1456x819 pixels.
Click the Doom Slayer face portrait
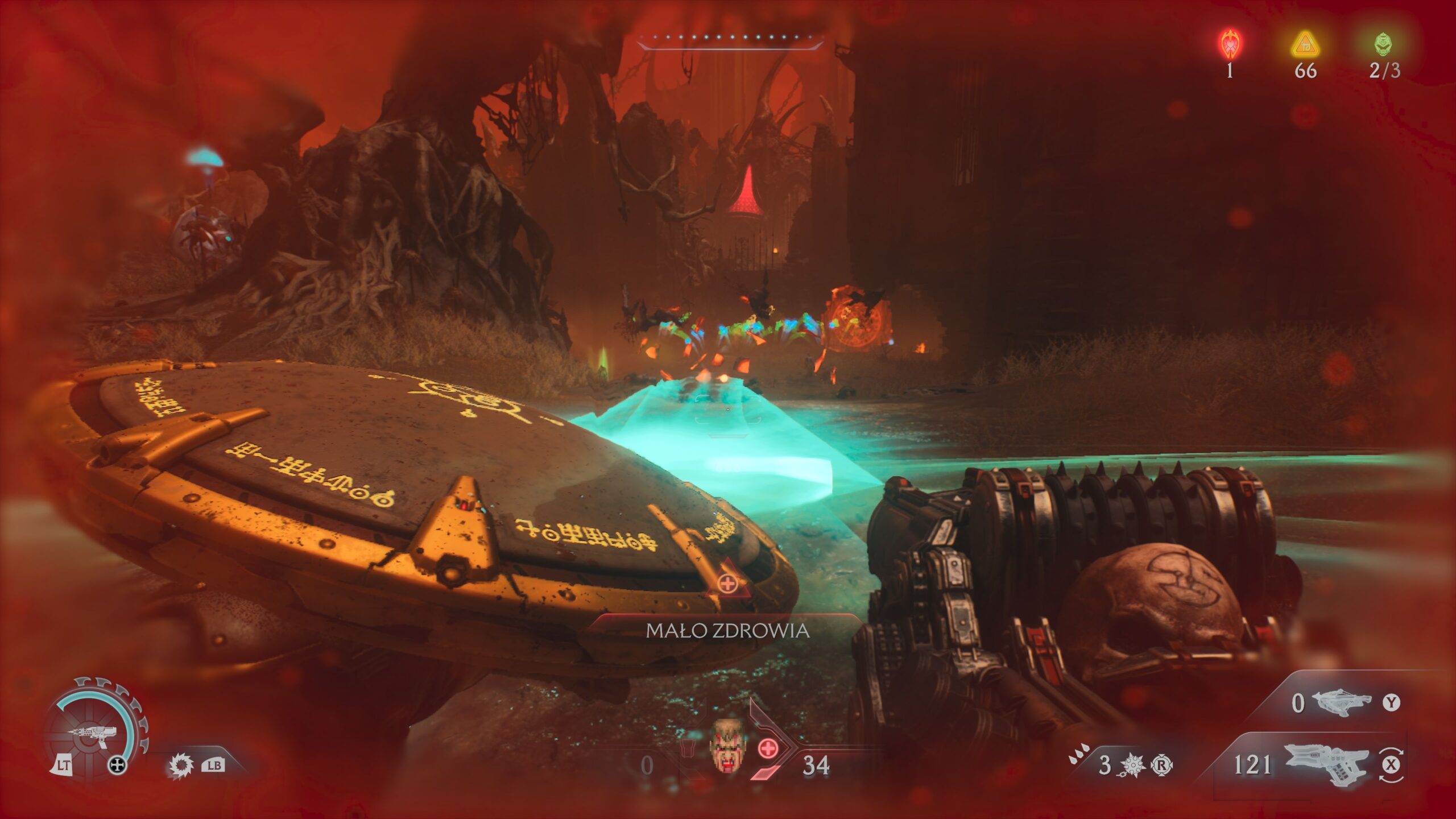click(726, 746)
